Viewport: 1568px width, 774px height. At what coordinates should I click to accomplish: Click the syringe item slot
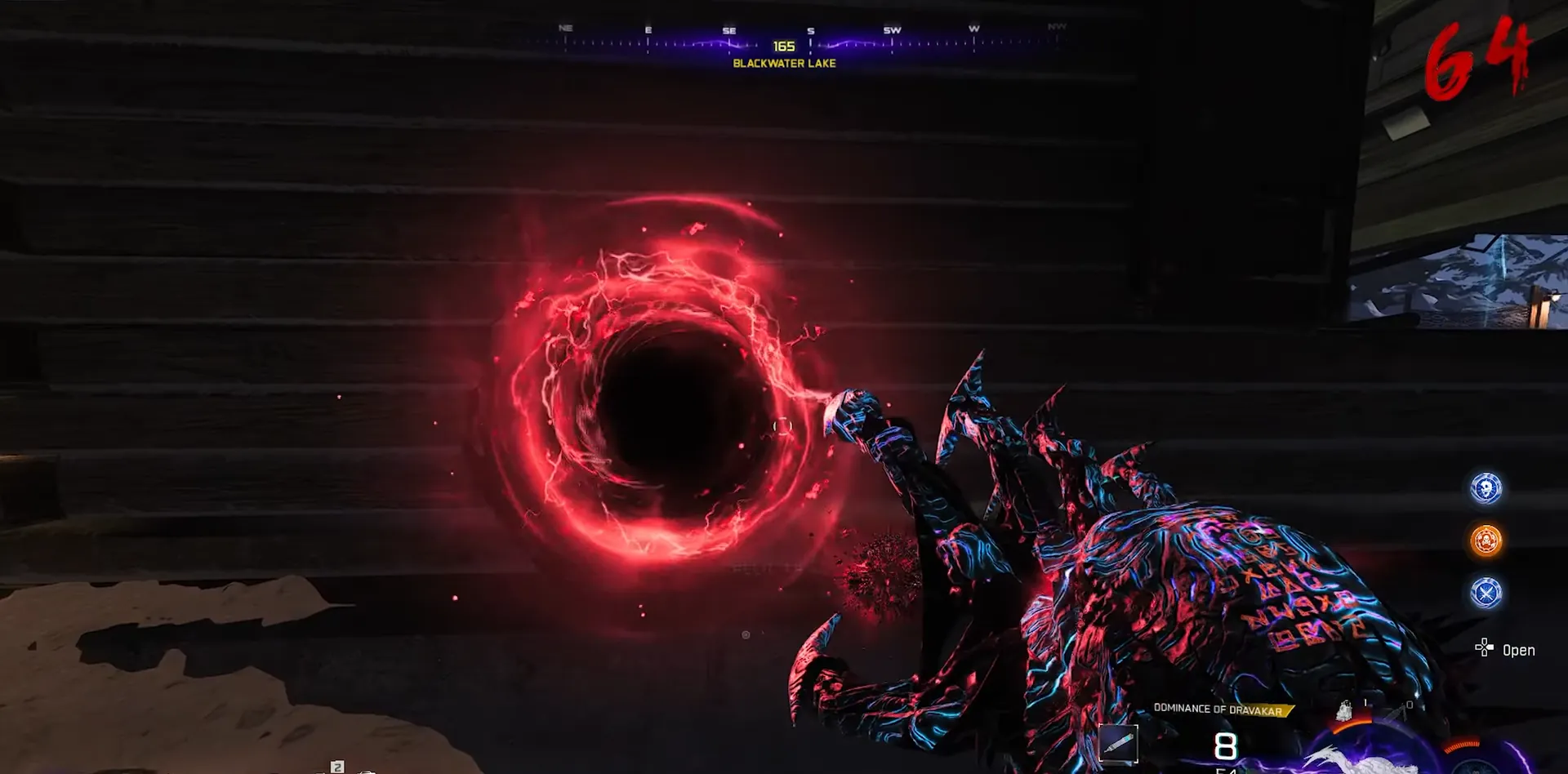(1117, 744)
